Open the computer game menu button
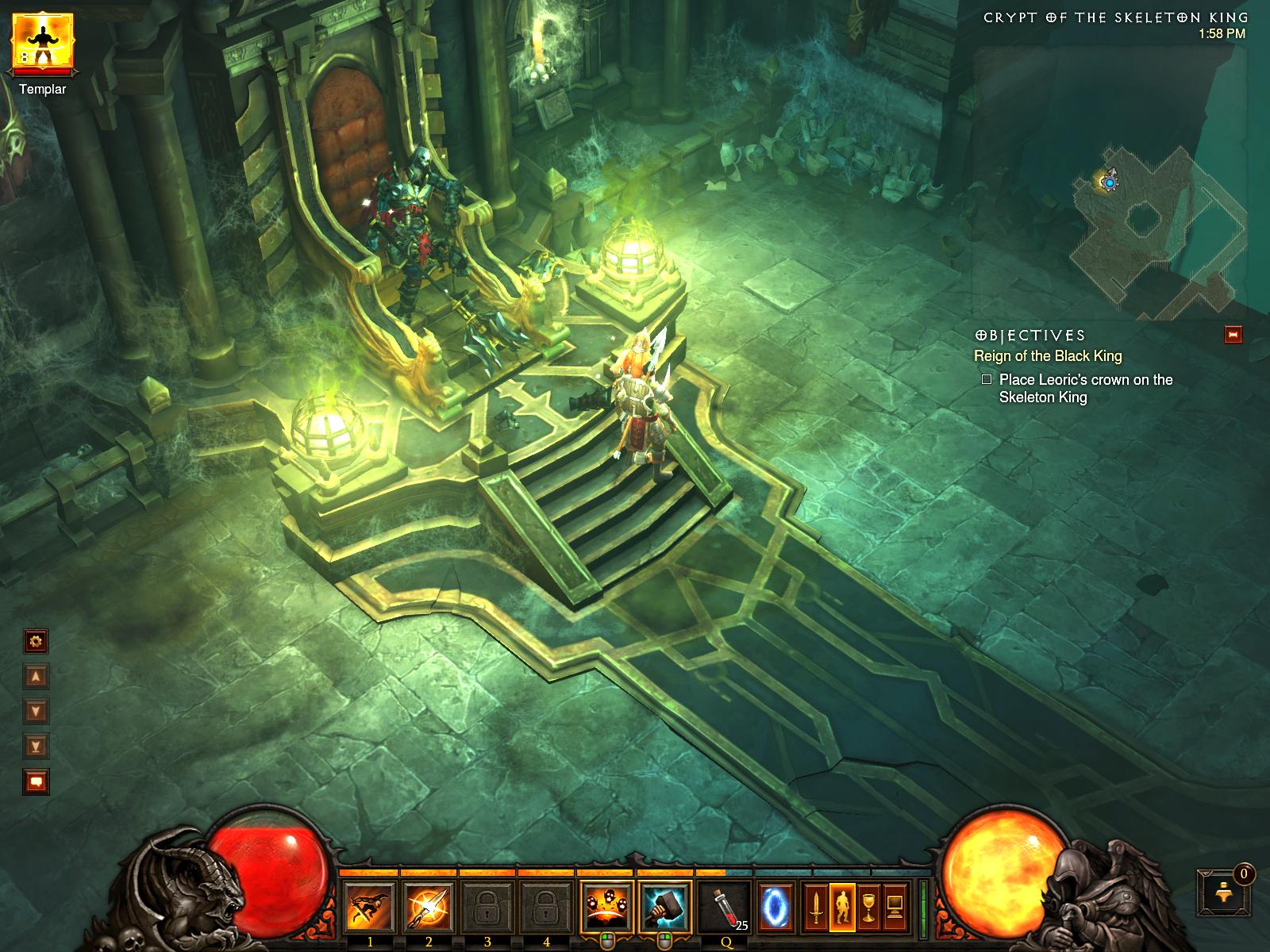 (x=895, y=907)
